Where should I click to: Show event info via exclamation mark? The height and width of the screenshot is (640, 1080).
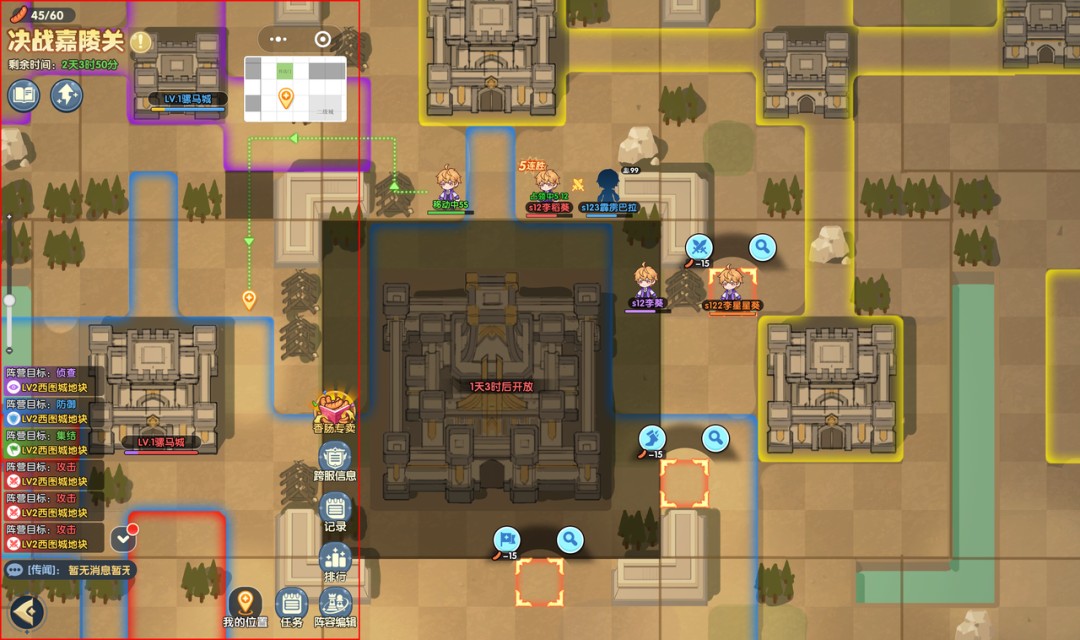pos(140,42)
